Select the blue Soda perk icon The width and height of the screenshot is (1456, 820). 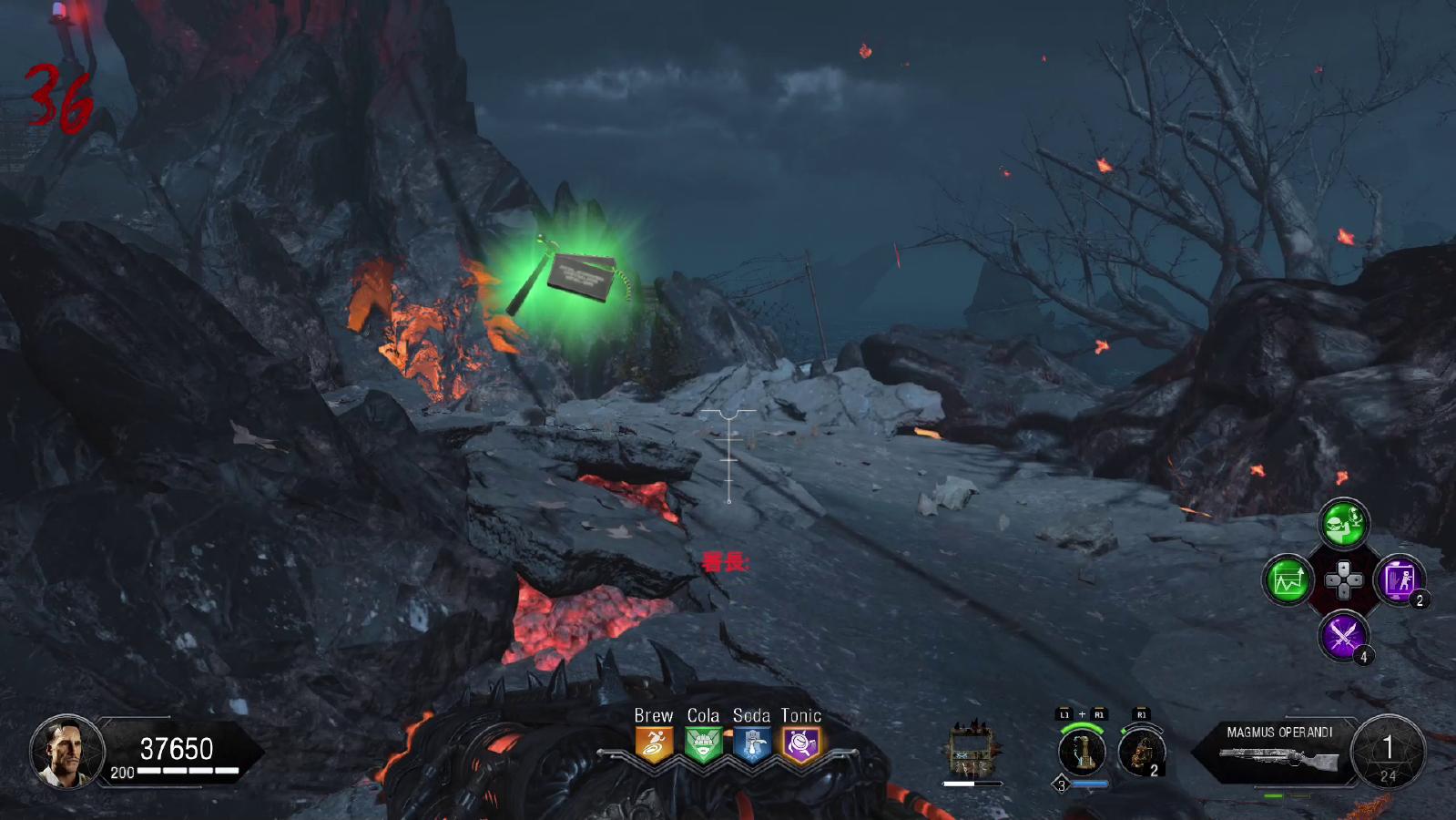coord(752,745)
